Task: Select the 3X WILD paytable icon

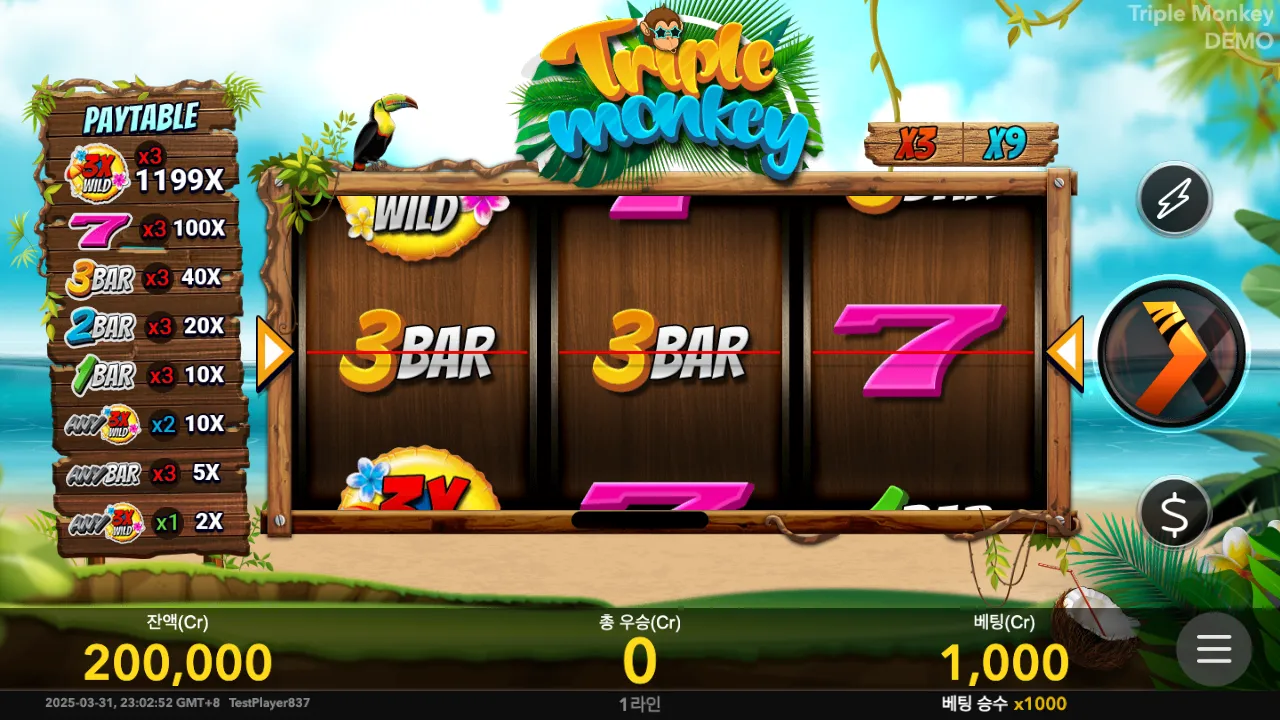Action: pos(97,170)
